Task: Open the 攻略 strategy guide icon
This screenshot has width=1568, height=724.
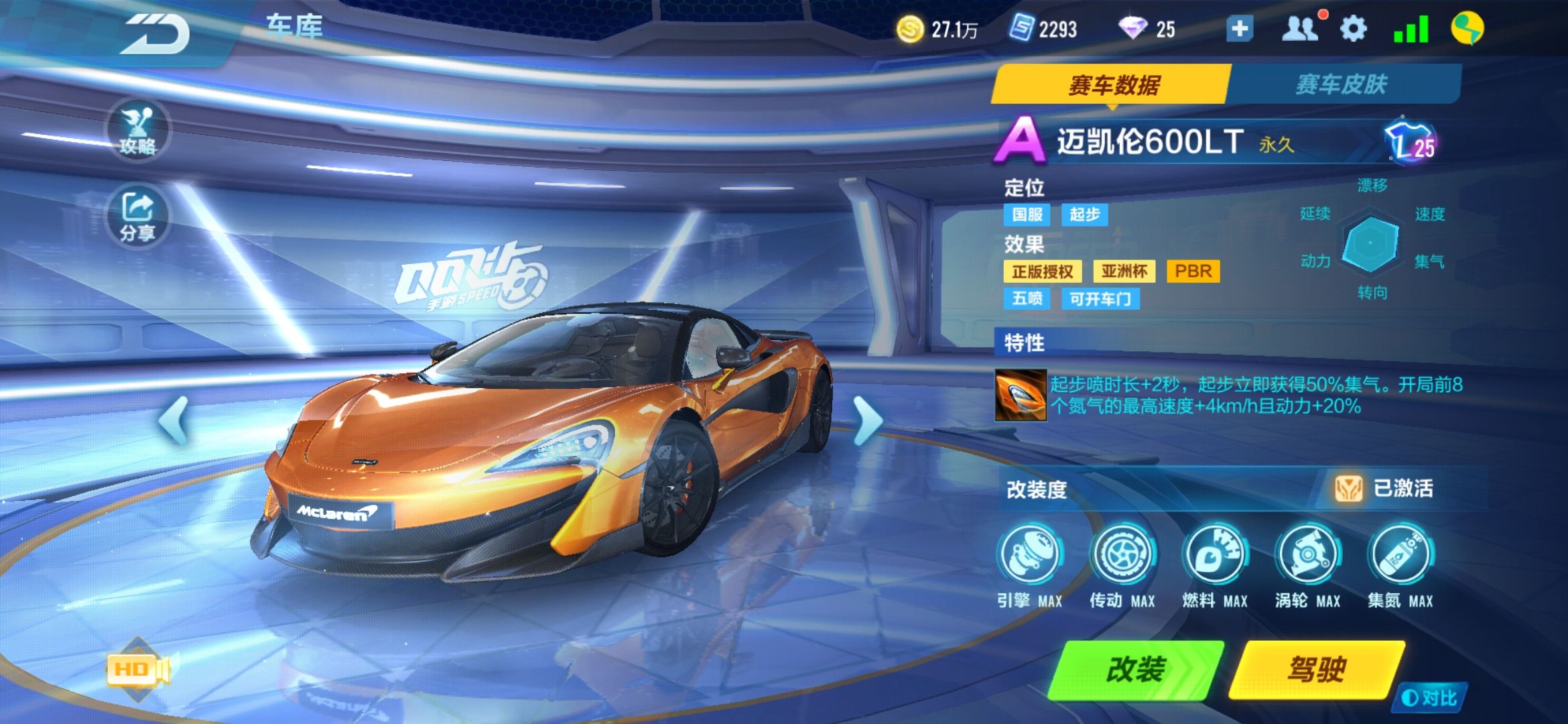Action: click(137, 131)
